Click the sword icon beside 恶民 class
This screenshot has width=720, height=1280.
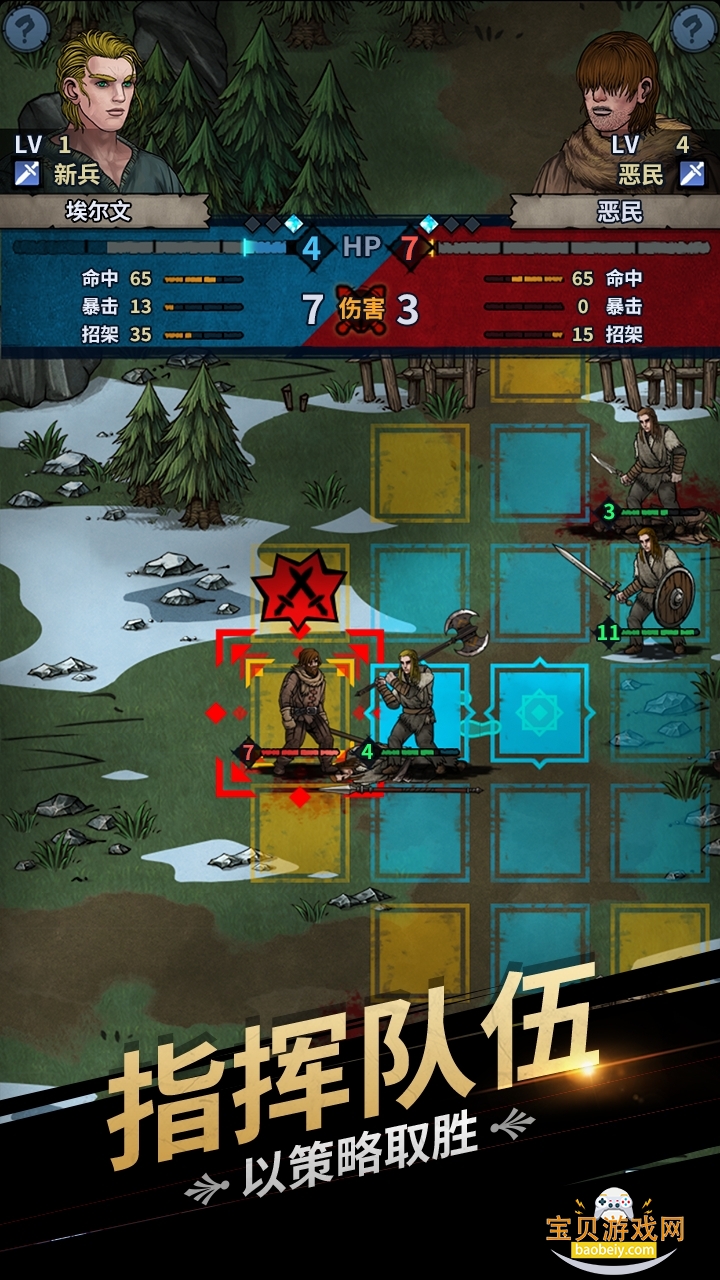(x=692, y=174)
